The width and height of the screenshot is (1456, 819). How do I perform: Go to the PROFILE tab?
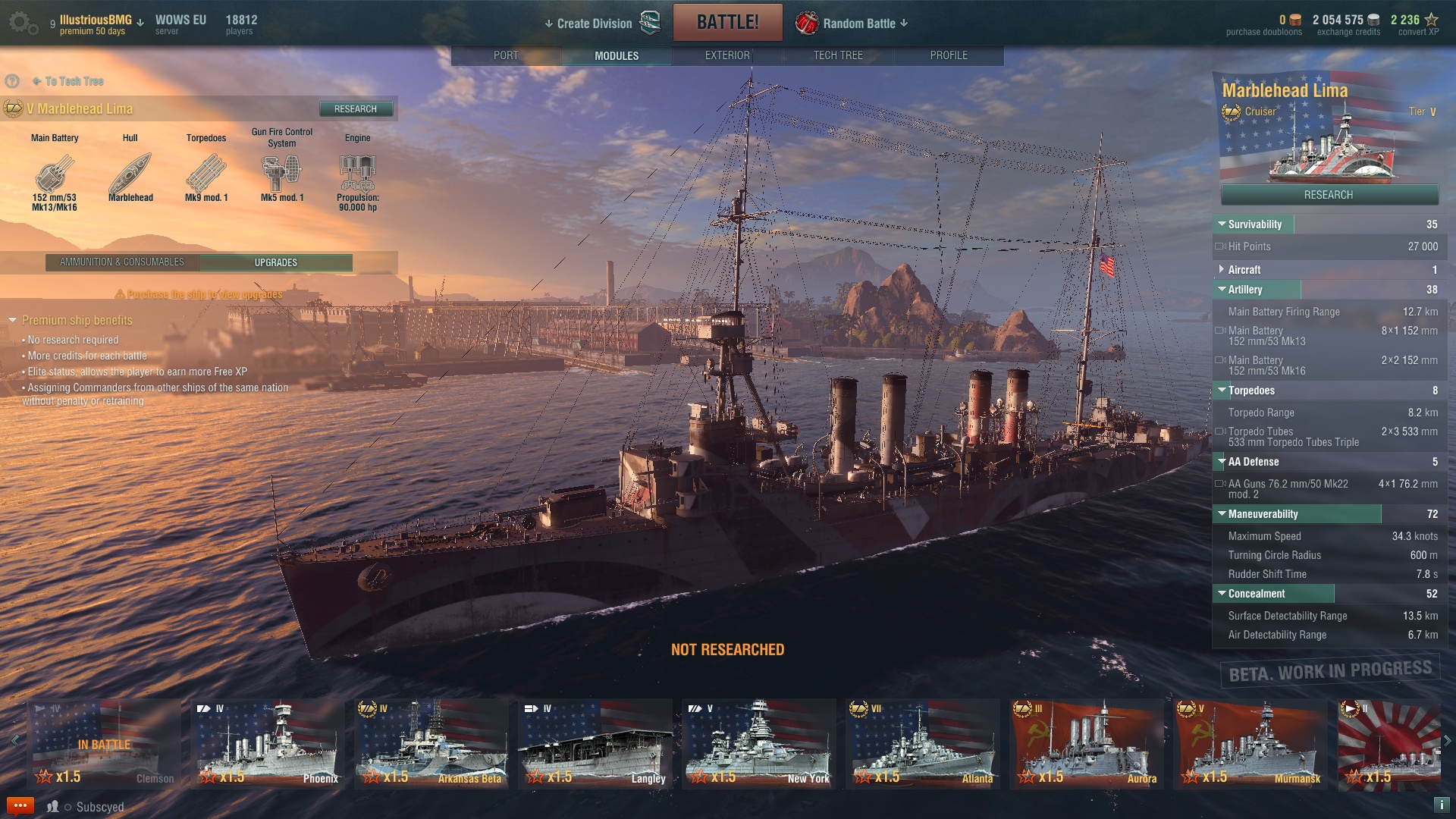click(x=949, y=55)
